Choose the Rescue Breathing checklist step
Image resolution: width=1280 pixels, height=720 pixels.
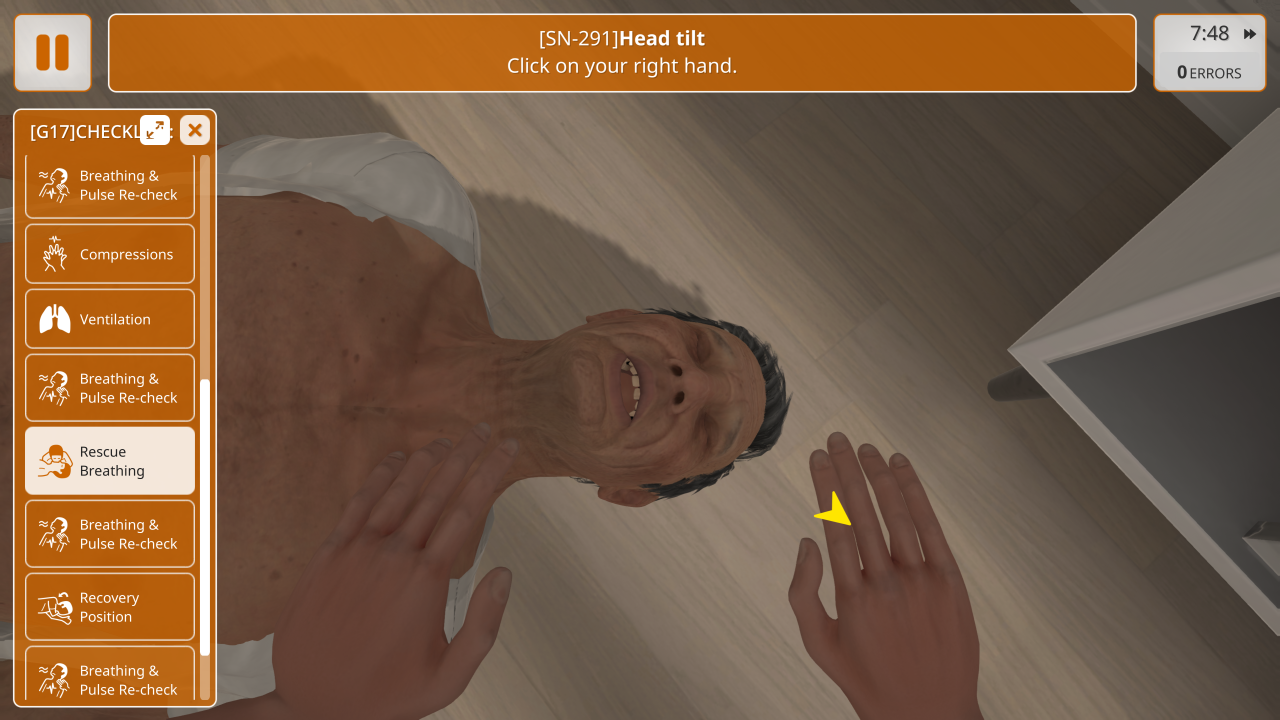(110, 461)
